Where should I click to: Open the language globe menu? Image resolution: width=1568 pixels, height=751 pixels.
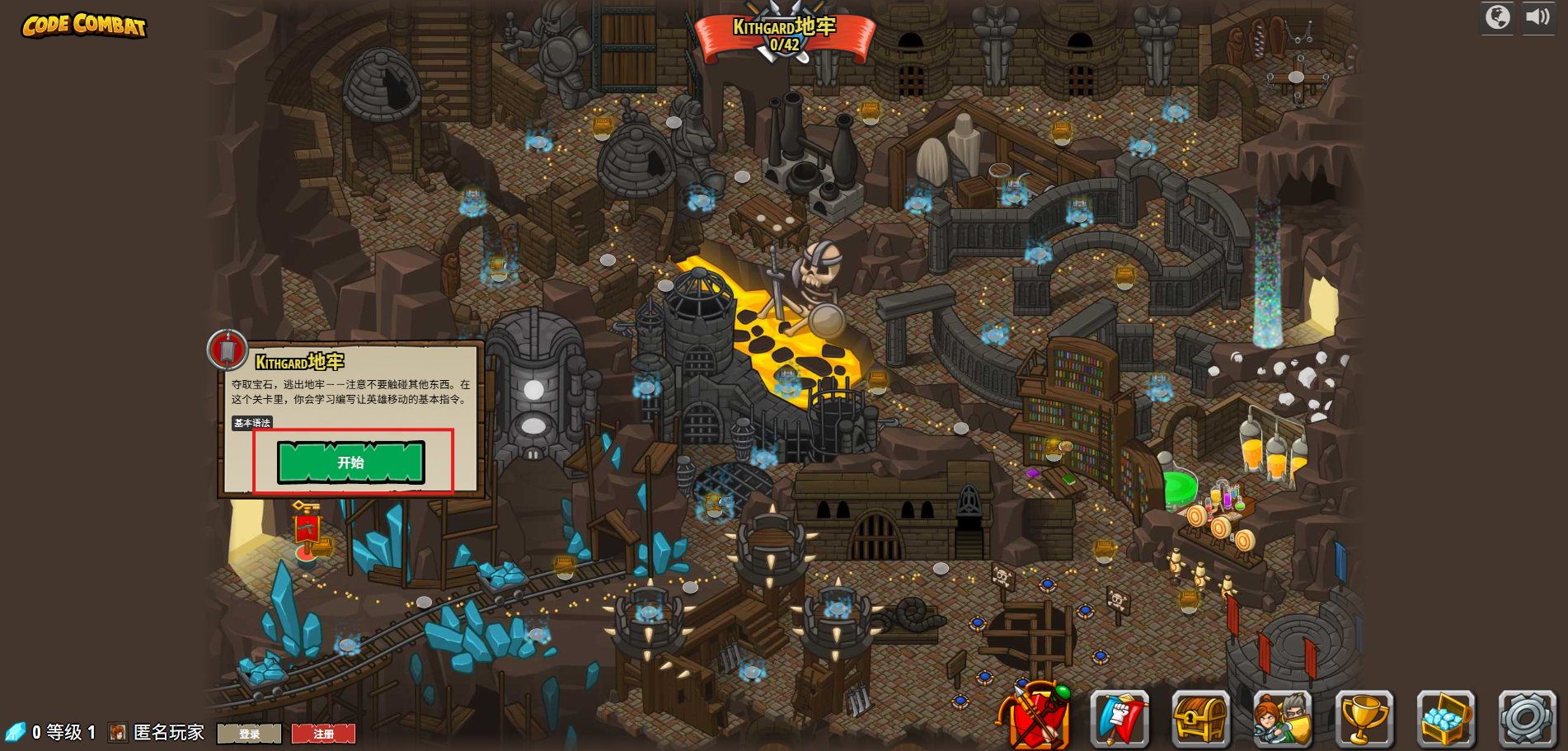pyautogui.click(x=1497, y=17)
